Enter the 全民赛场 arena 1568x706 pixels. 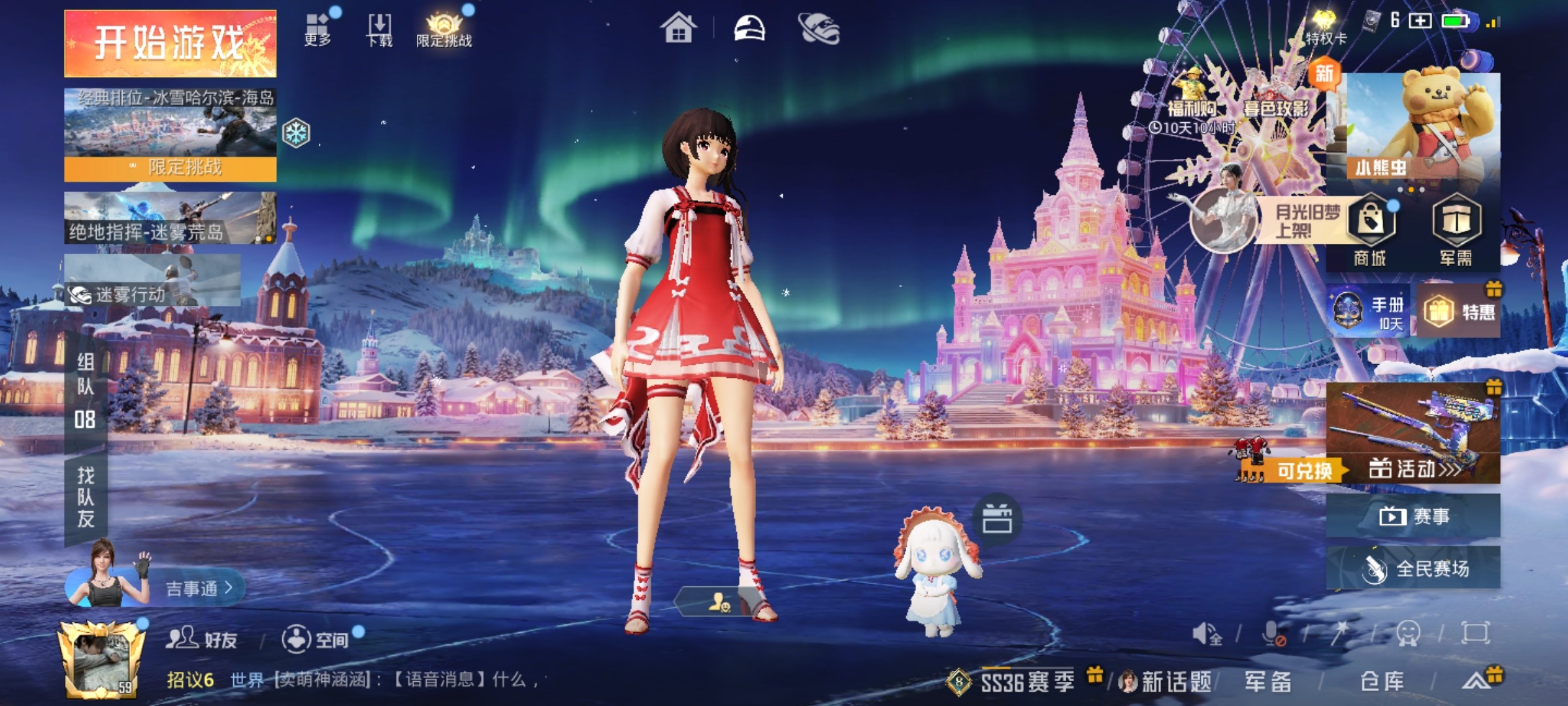click(x=1413, y=568)
